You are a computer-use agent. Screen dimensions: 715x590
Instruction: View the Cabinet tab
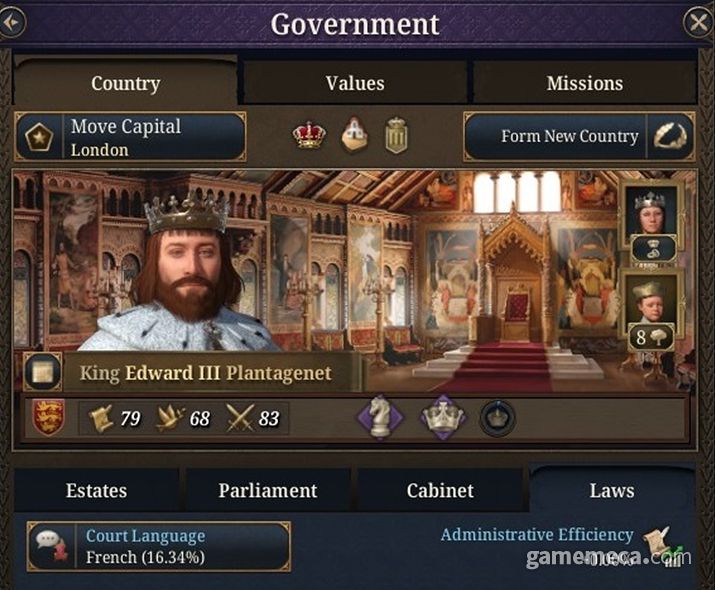point(440,490)
